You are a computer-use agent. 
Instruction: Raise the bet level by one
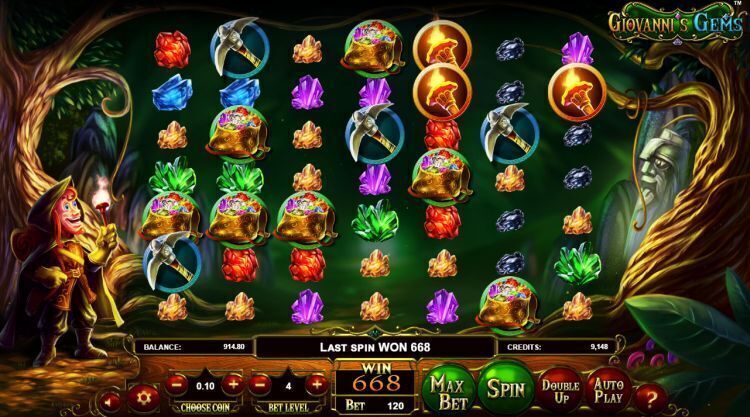pos(316,383)
